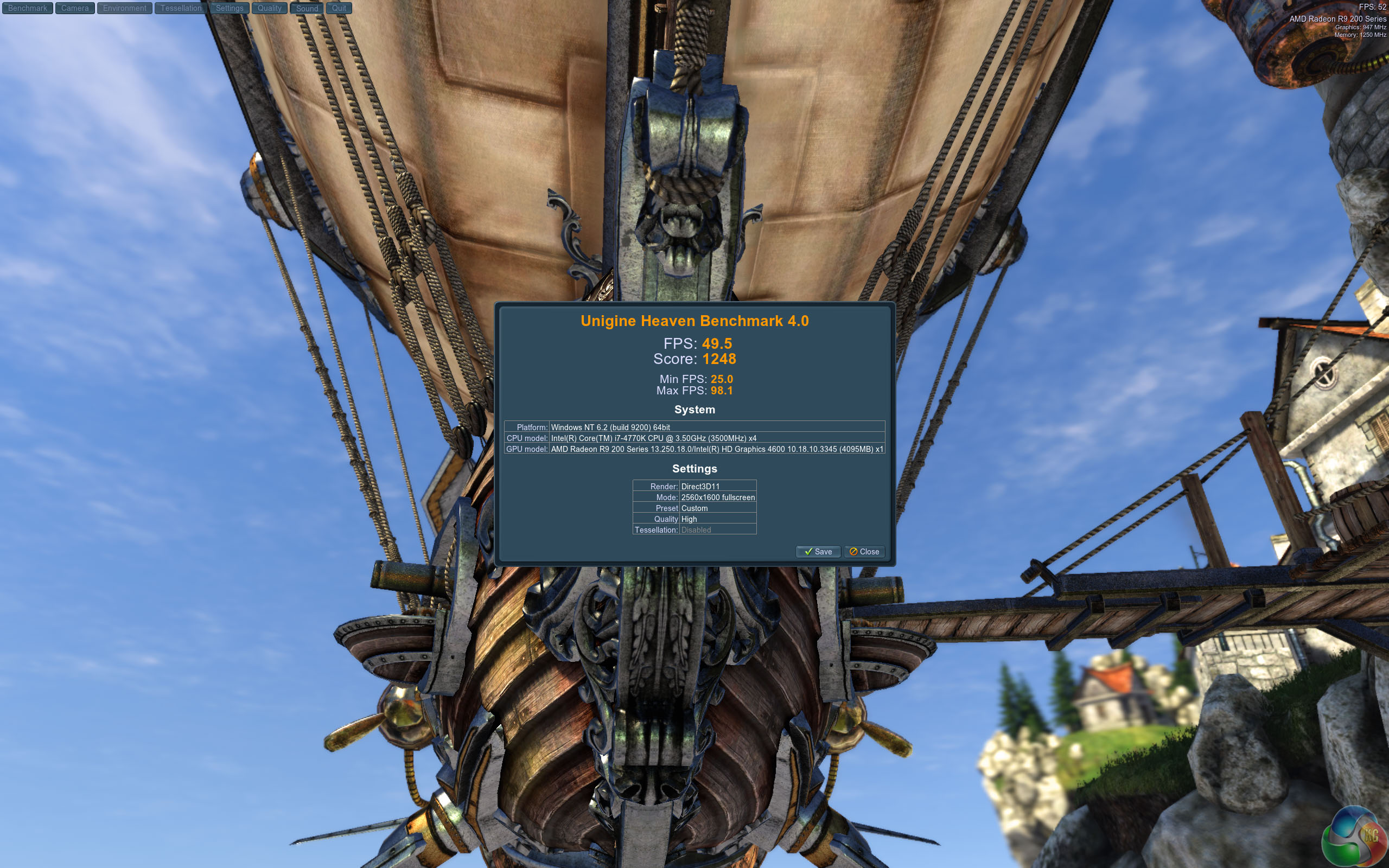The height and width of the screenshot is (868, 1389).
Task: Open the Benchmark menu button
Action: point(28,8)
